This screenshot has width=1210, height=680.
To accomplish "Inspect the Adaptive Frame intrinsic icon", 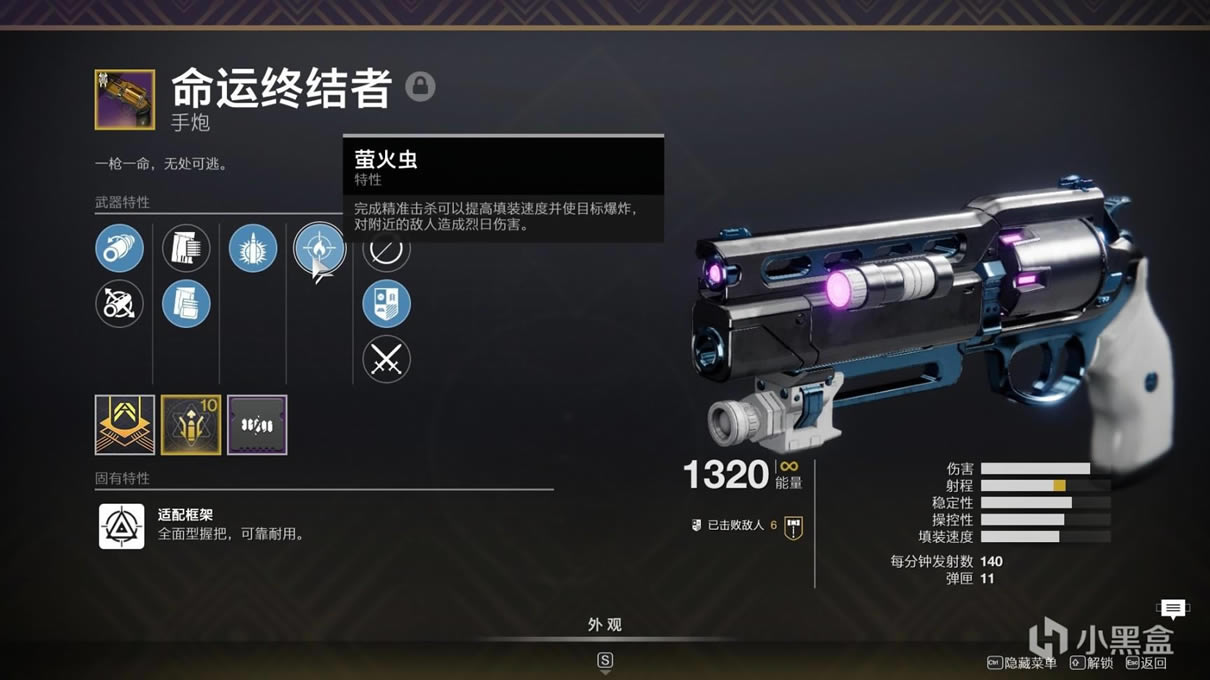I will 122,526.
